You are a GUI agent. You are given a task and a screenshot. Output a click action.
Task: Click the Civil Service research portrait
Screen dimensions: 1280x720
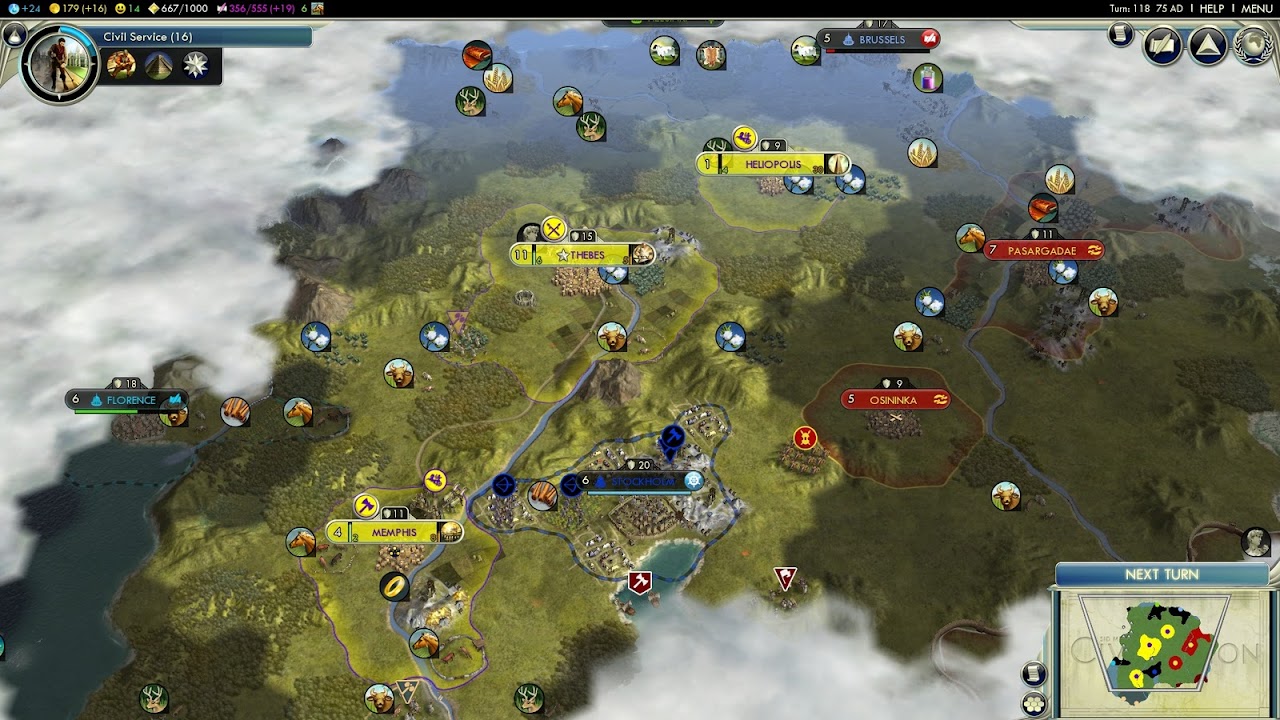(x=59, y=62)
